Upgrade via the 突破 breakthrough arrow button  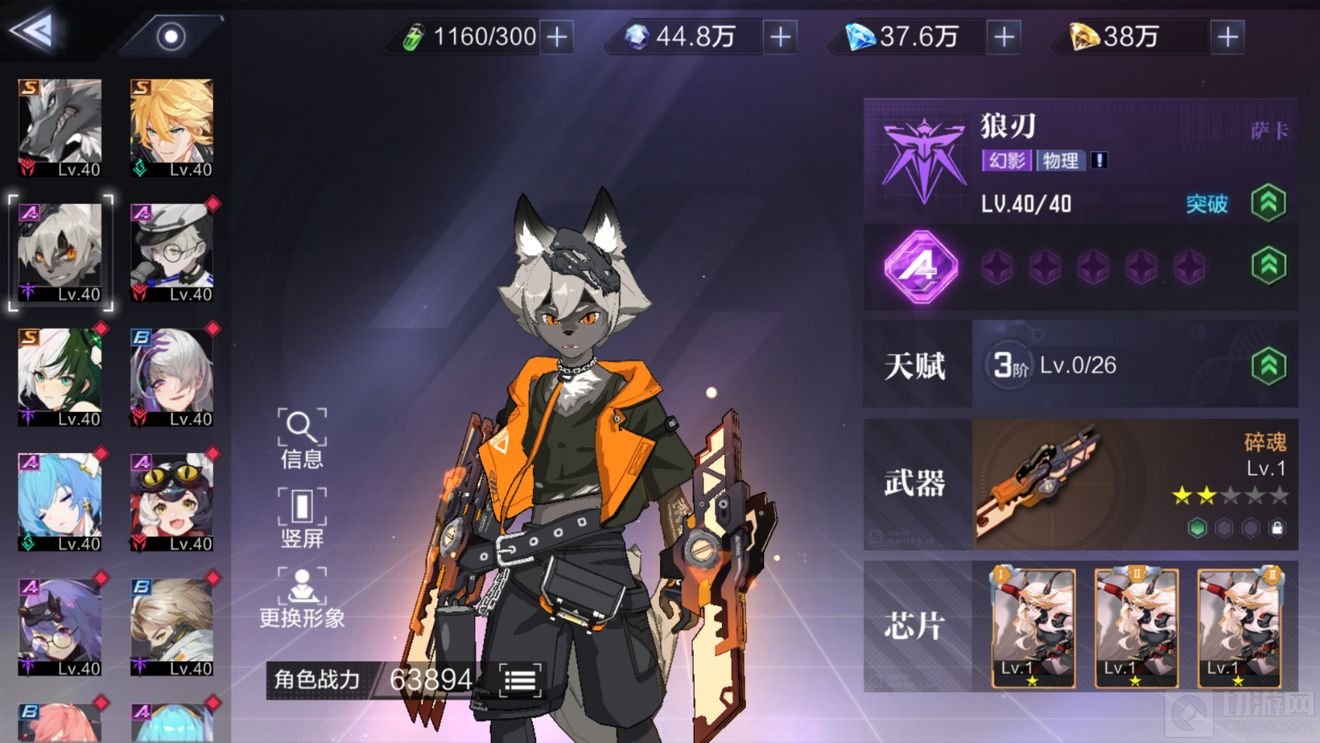pos(1268,203)
